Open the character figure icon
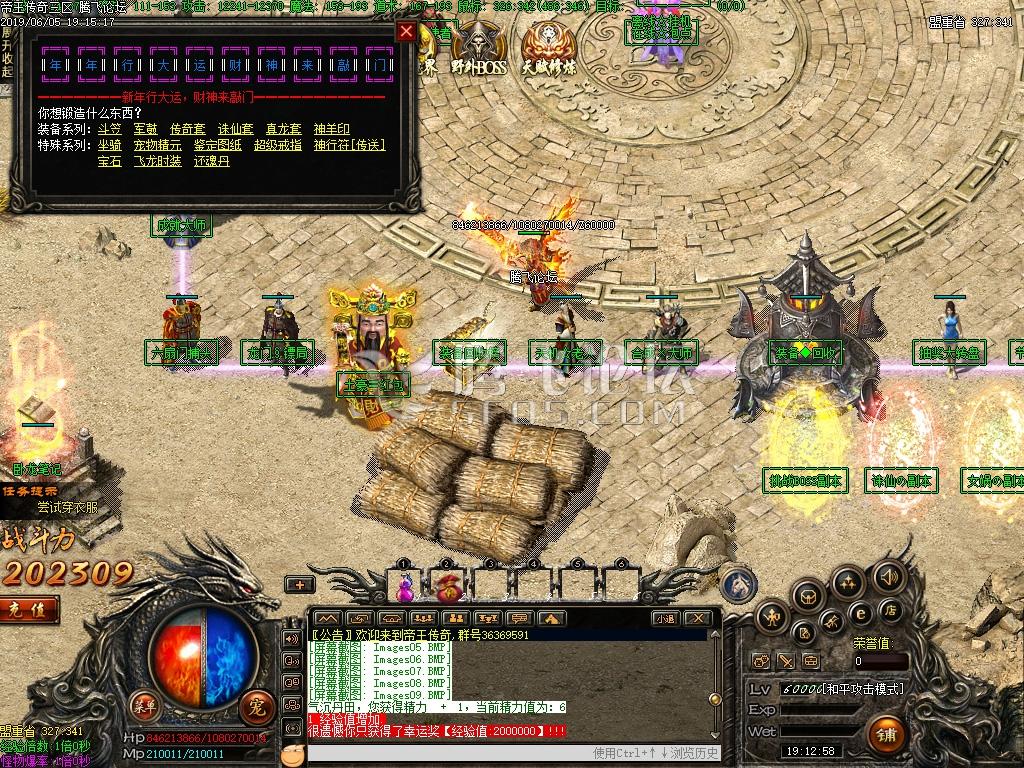 point(773,615)
